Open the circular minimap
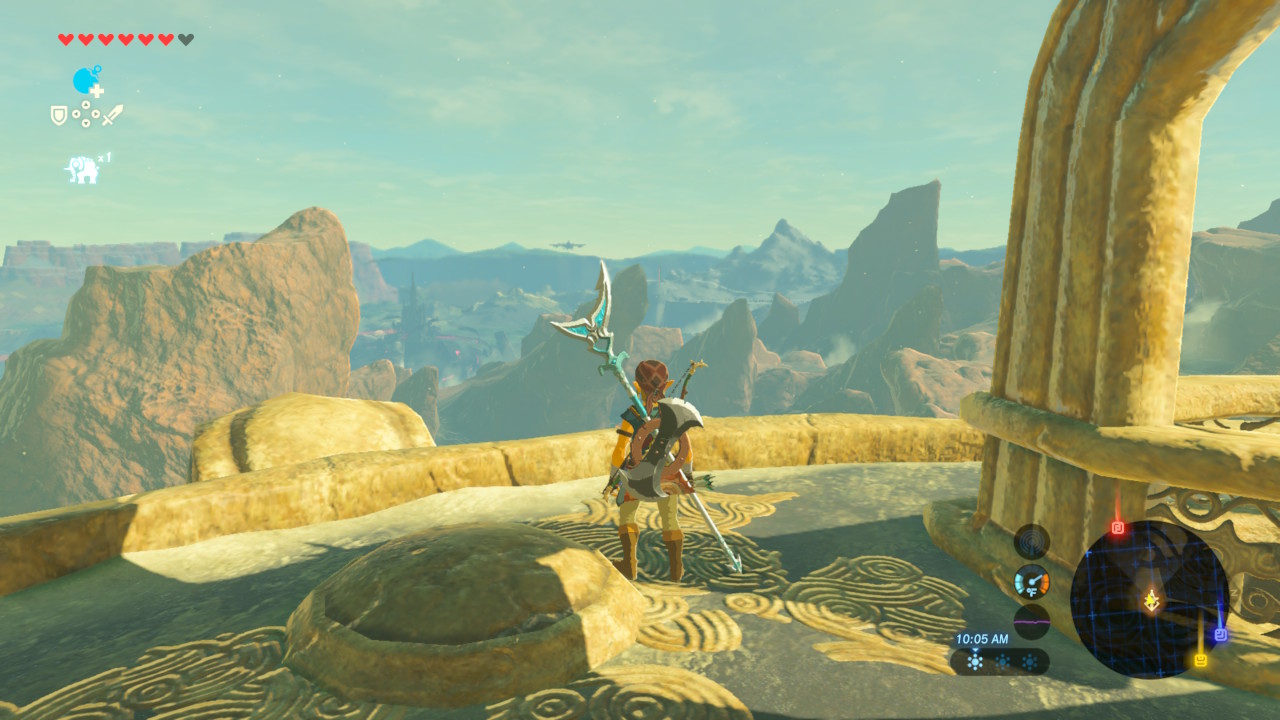Screen dimensions: 1280x720 click(x=1149, y=600)
